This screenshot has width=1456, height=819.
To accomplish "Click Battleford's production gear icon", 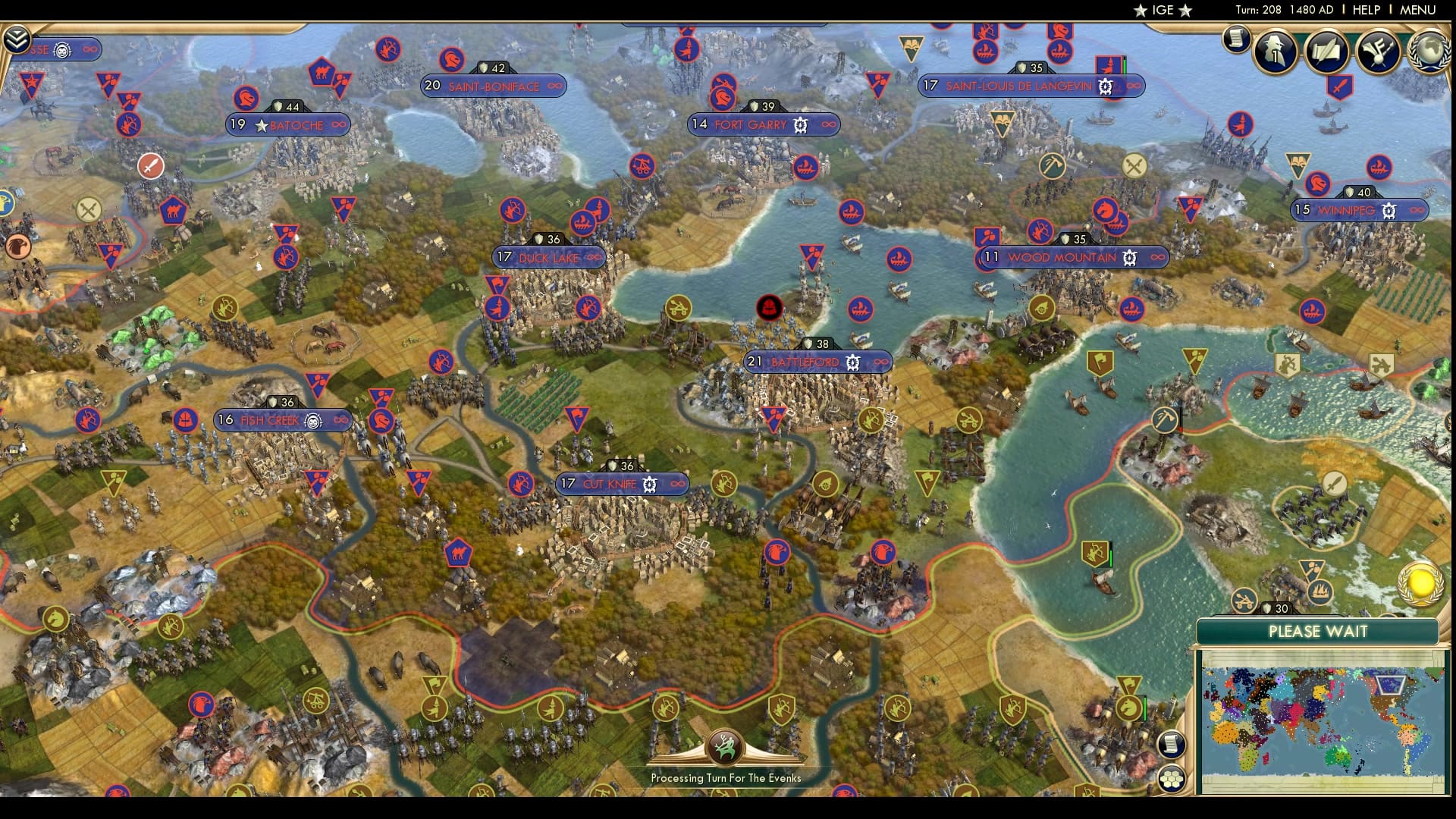I will (x=857, y=362).
